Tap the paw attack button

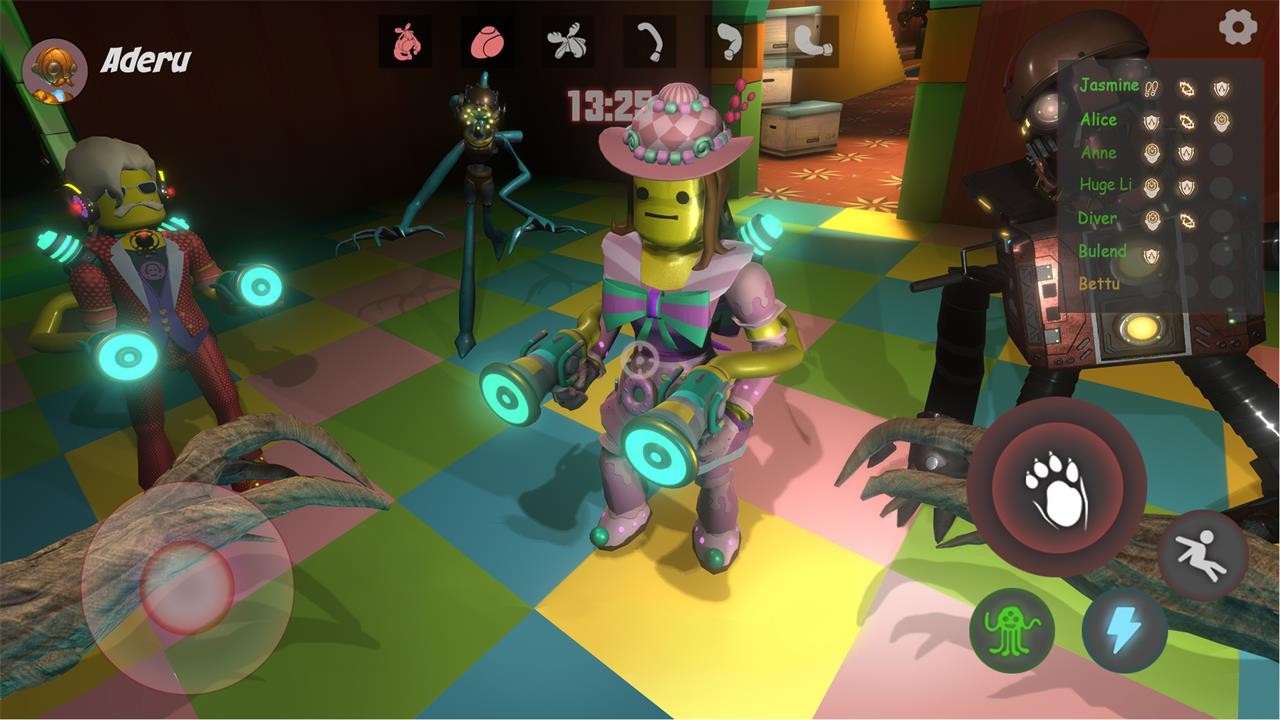pyautogui.click(x=1056, y=486)
